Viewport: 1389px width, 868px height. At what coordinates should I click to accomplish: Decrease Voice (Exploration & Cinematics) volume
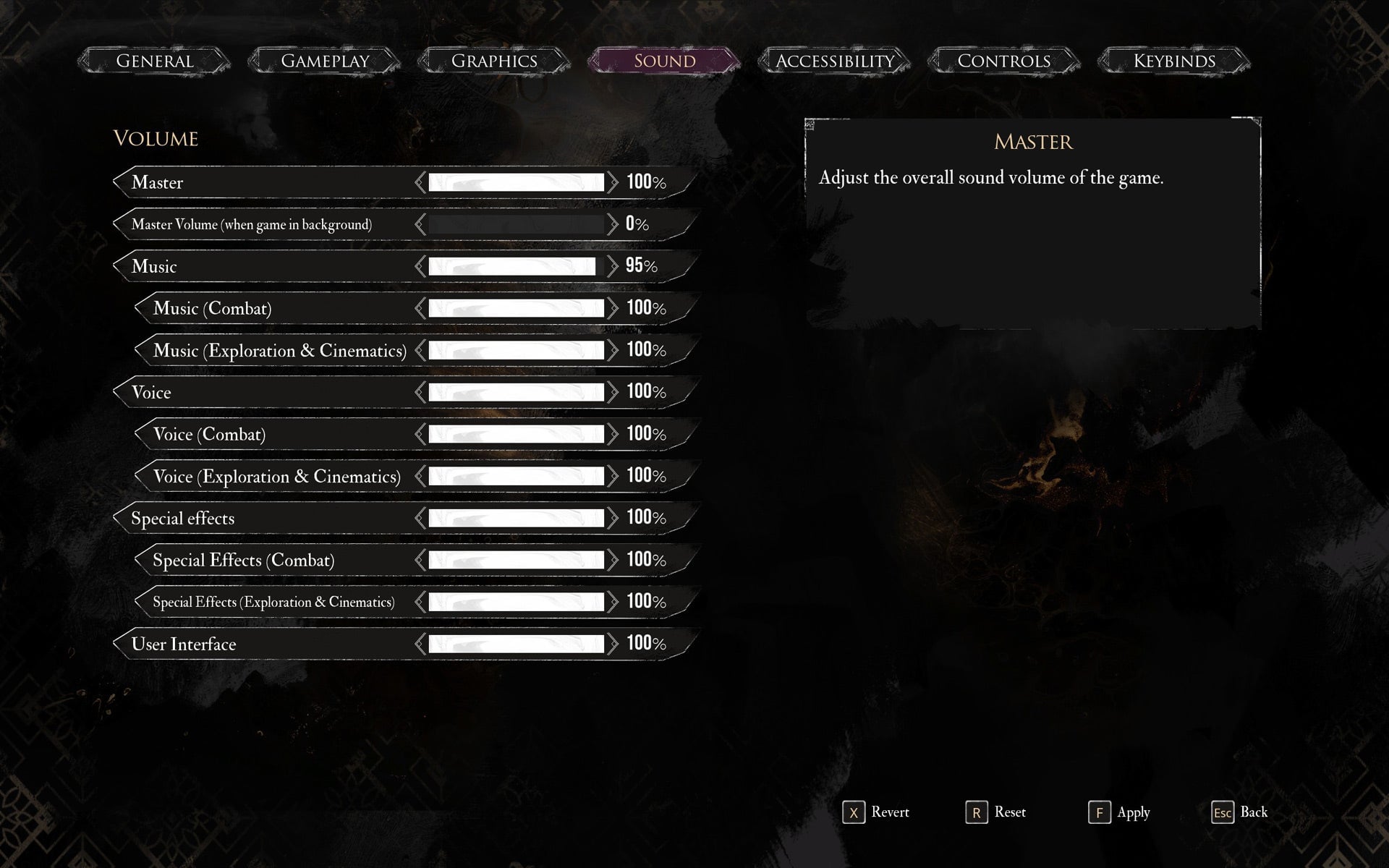(x=418, y=476)
